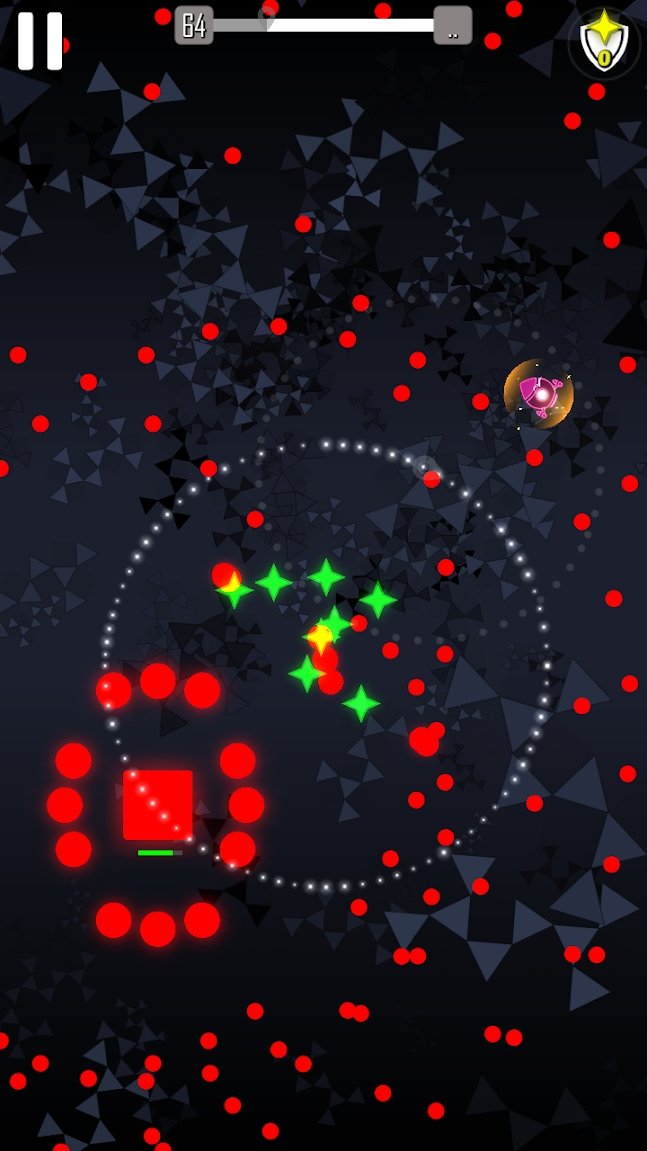Activate the star shield power-up icon

click(604, 44)
